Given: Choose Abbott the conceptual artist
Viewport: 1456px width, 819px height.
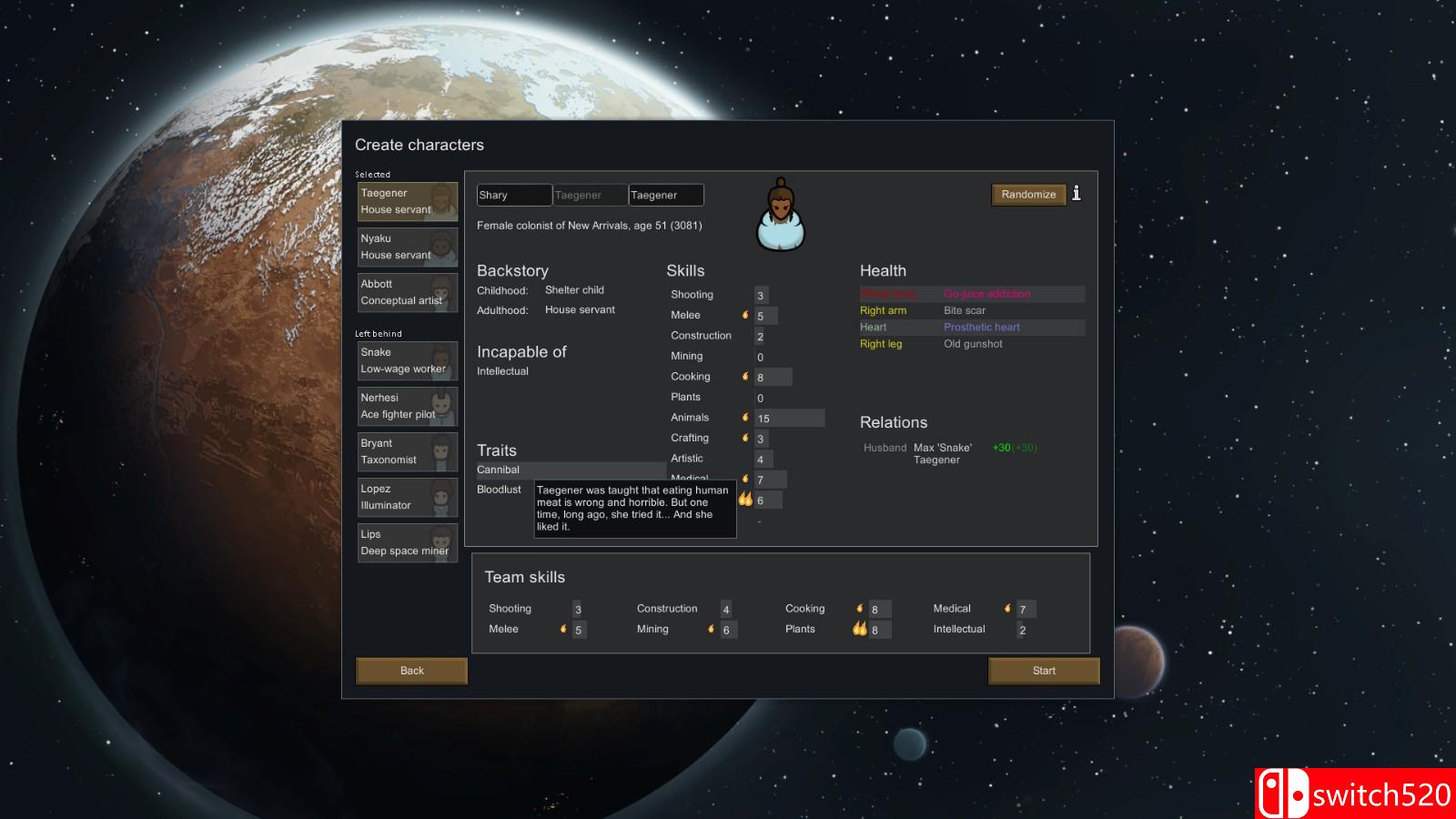Looking at the screenshot, I should pyautogui.click(x=407, y=292).
